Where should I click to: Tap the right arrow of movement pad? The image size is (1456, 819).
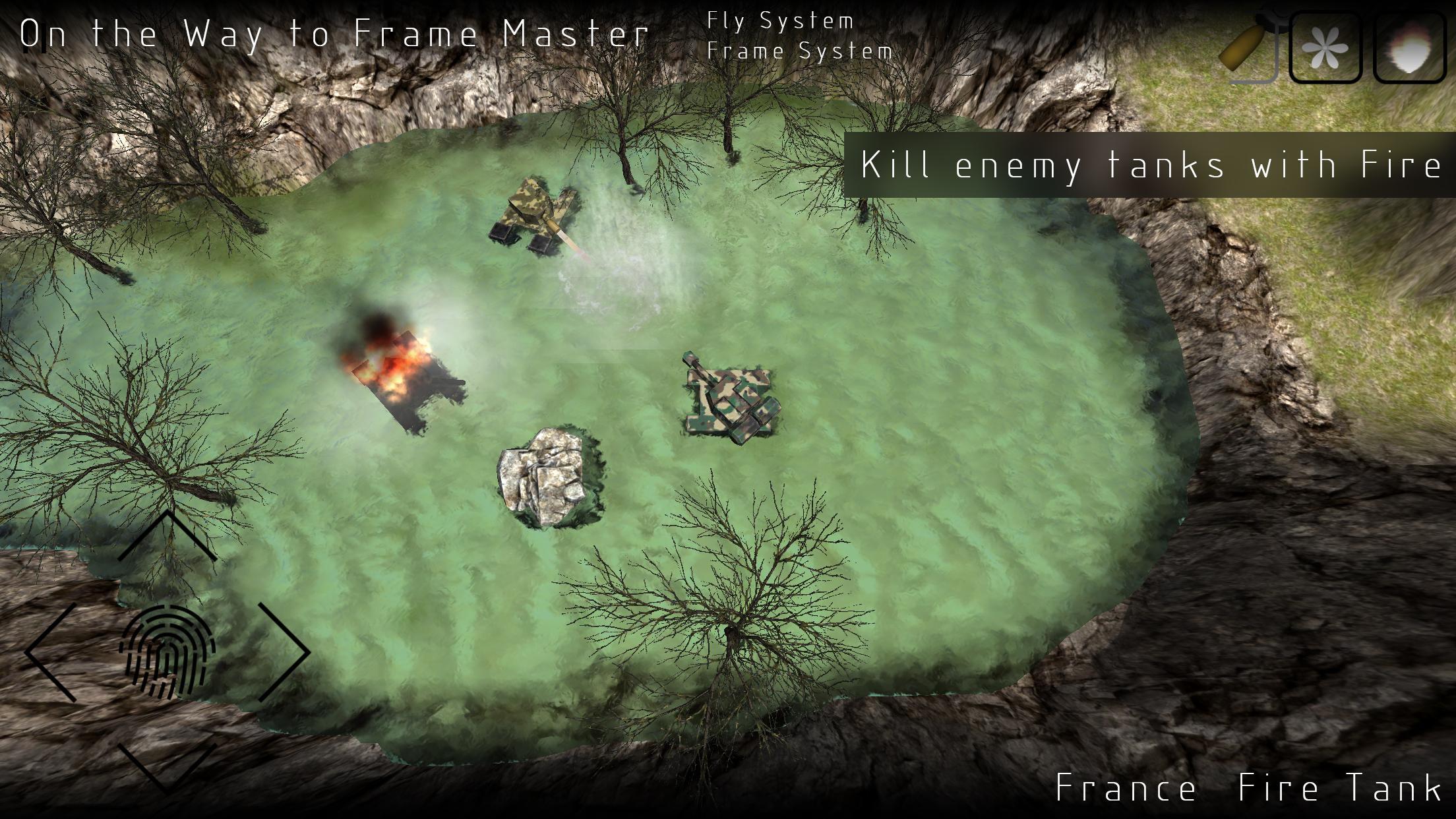(285, 652)
